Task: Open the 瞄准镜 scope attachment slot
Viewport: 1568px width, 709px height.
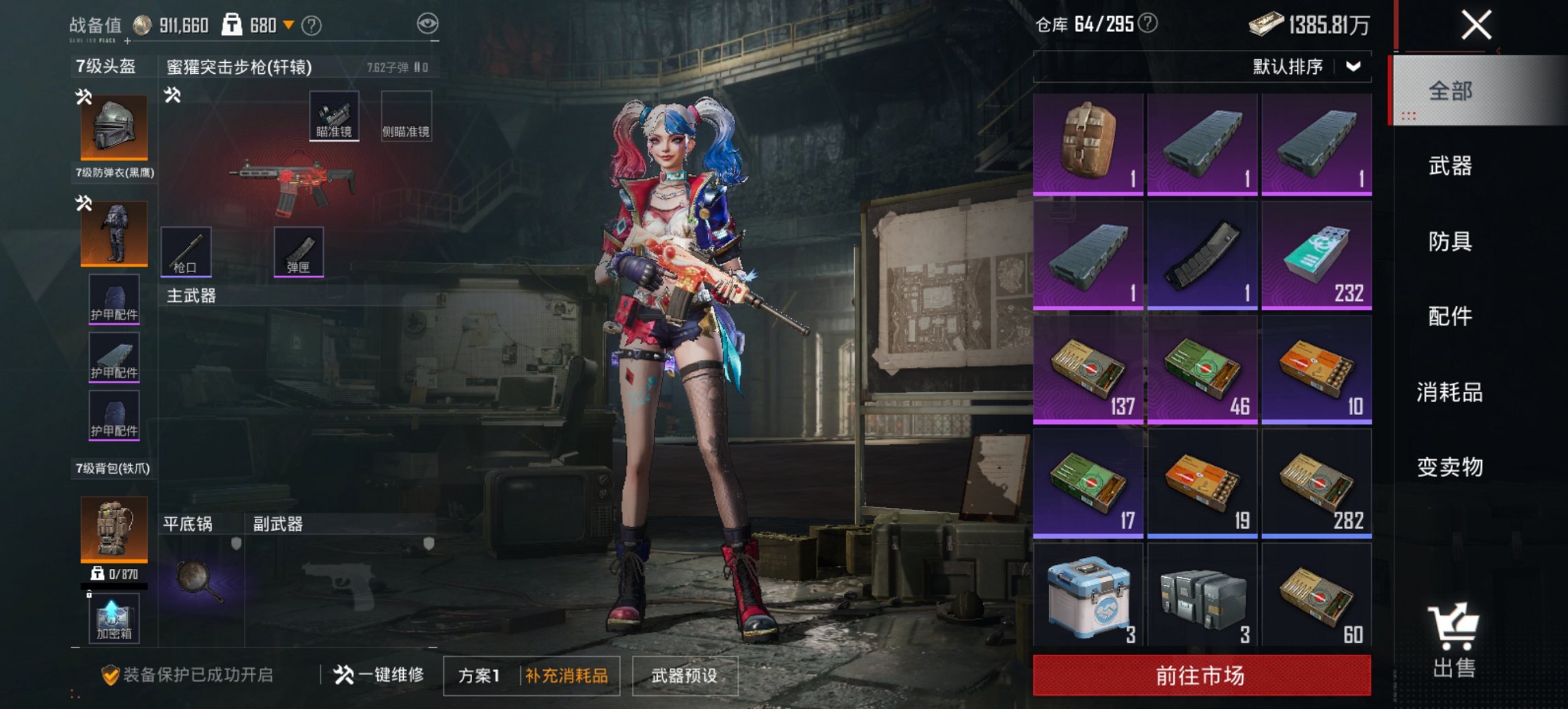Action: (333, 114)
